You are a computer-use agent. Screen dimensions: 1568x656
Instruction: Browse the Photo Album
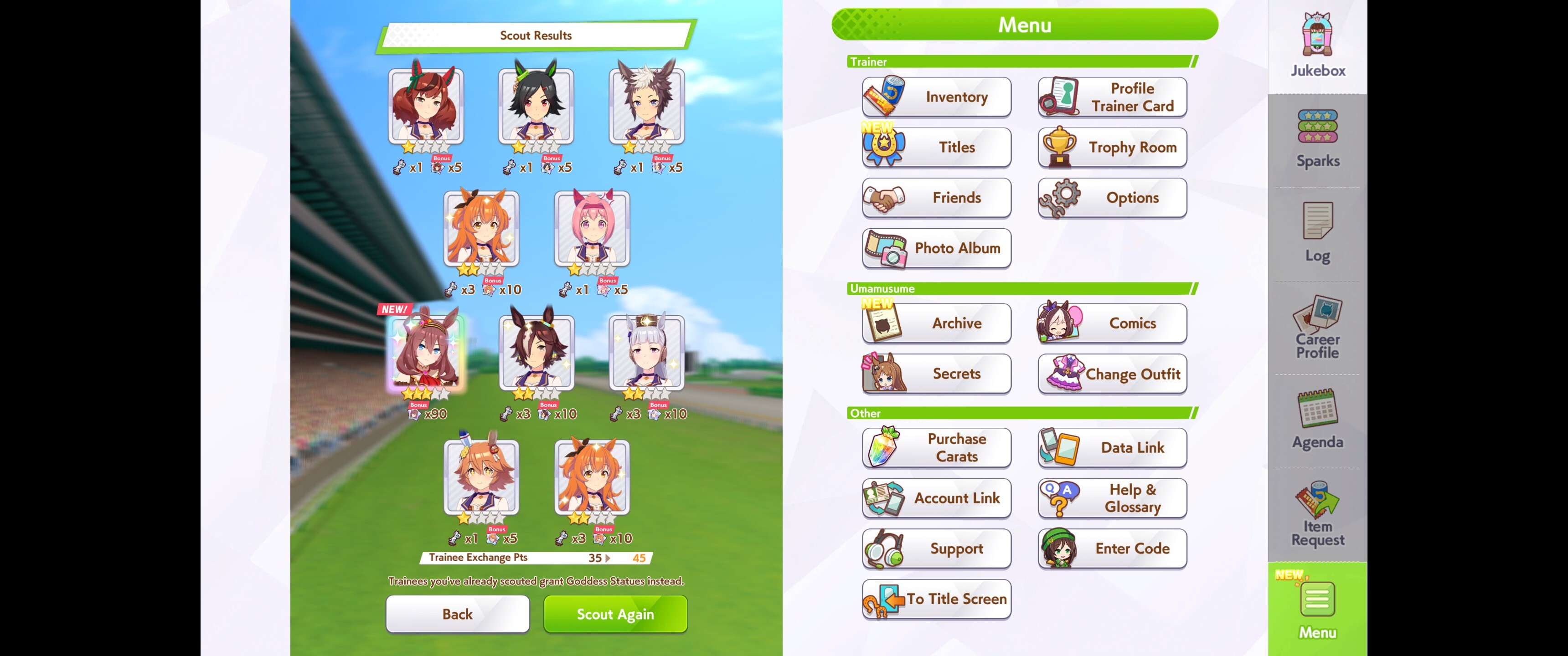[x=936, y=248]
